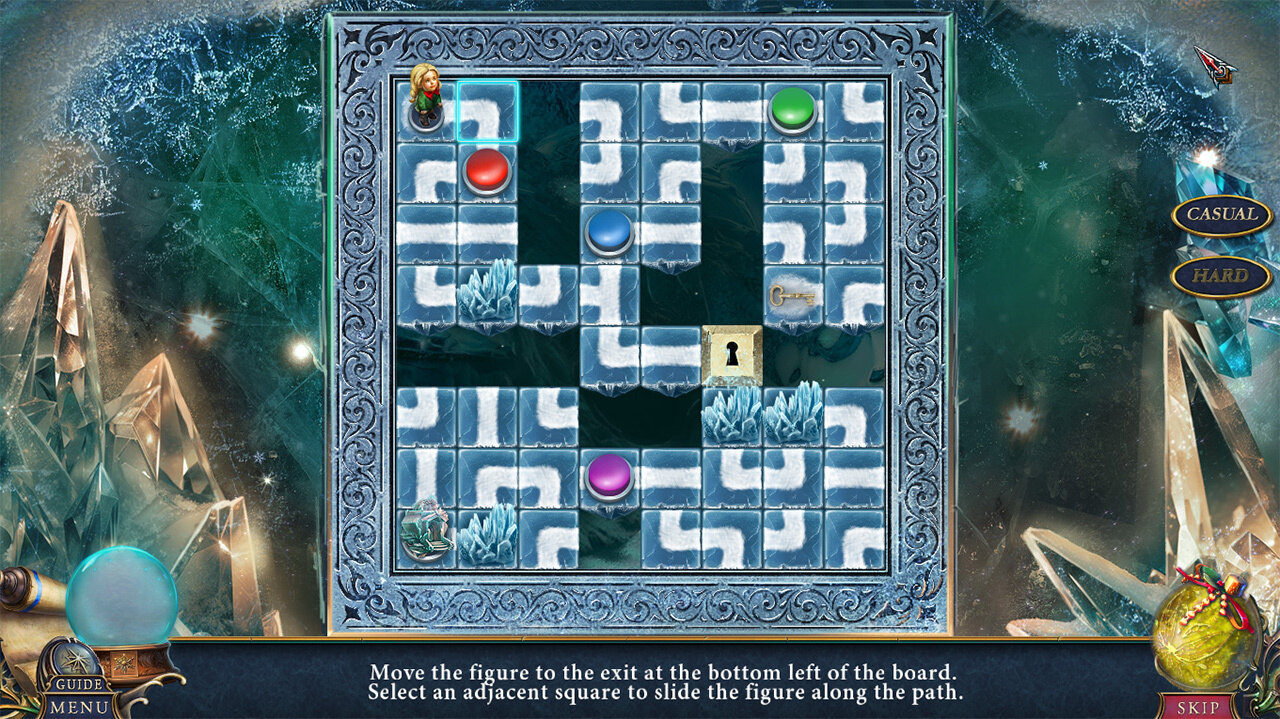
Task: Select the golden key tile
Action: coord(792,295)
